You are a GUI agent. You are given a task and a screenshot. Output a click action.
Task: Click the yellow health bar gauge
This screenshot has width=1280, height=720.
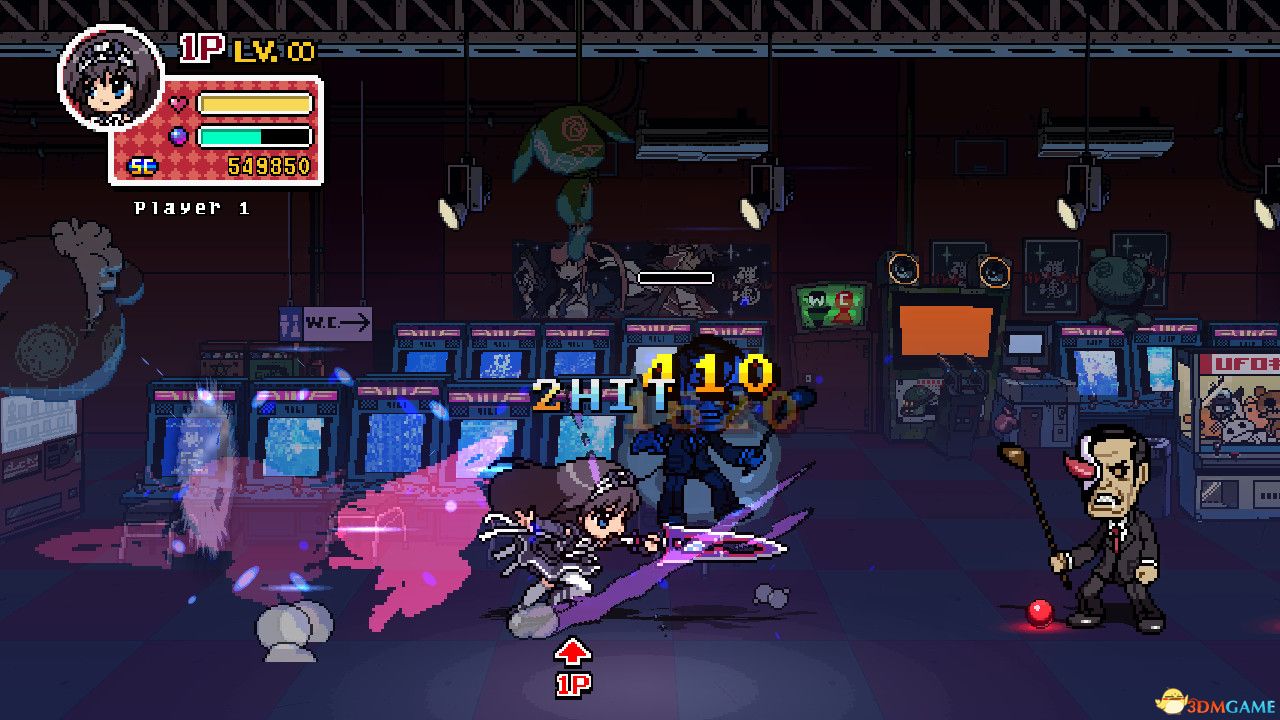pos(255,101)
